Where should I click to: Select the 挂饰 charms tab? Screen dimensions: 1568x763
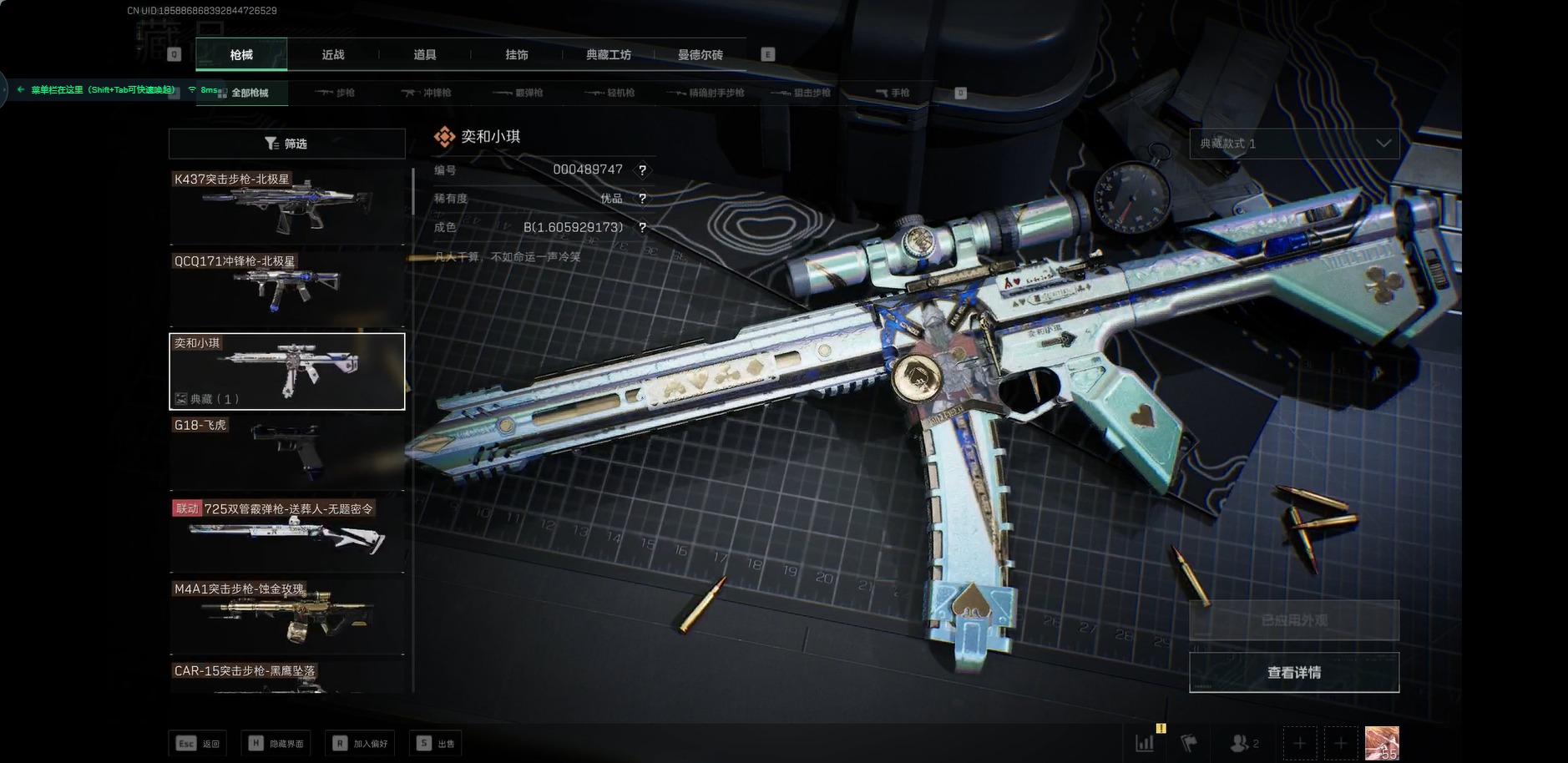coord(517,55)
